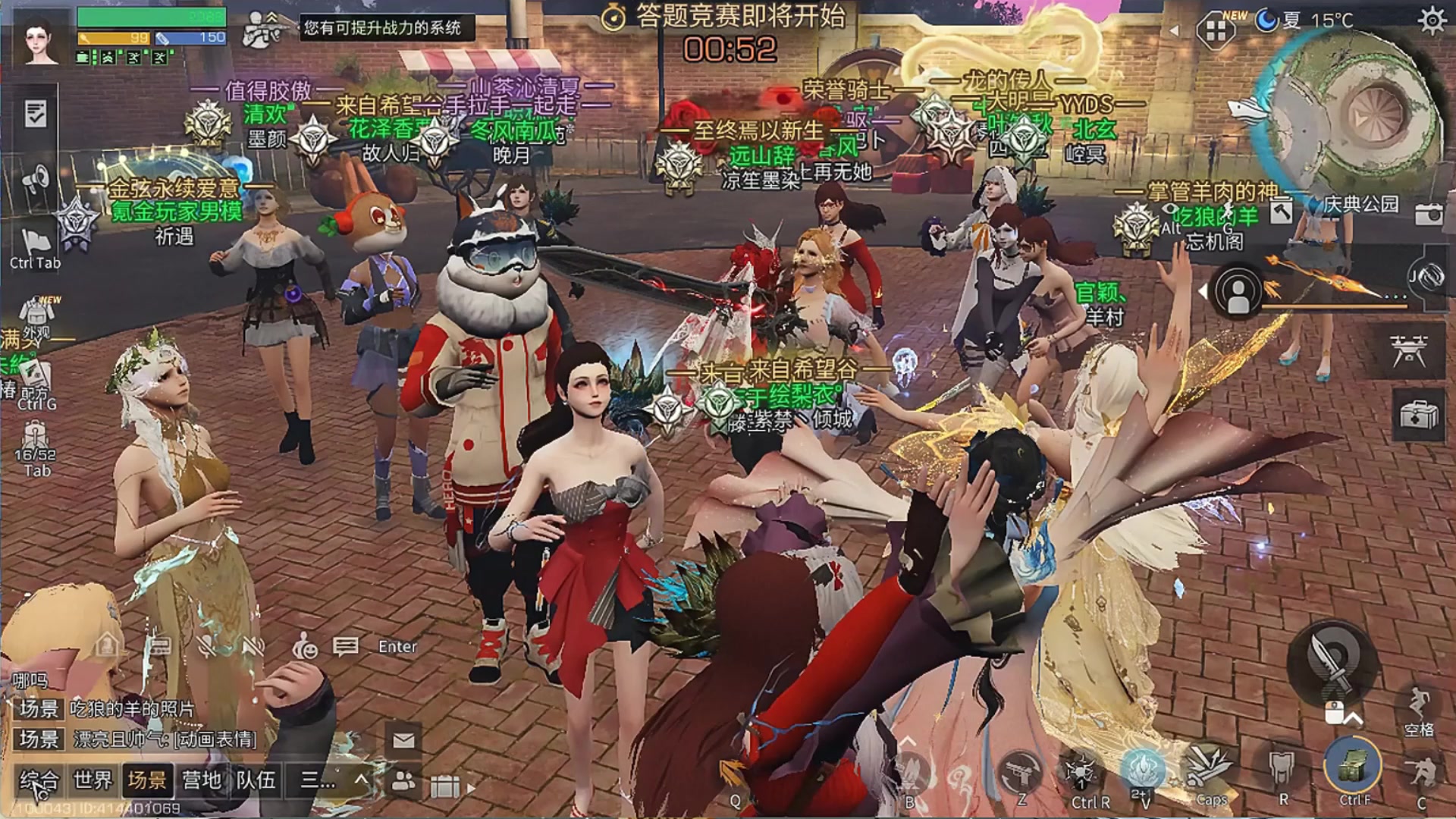Open the four-square function menu marked NEW
Screen dimensions: 1456x819
point(1216,30)
